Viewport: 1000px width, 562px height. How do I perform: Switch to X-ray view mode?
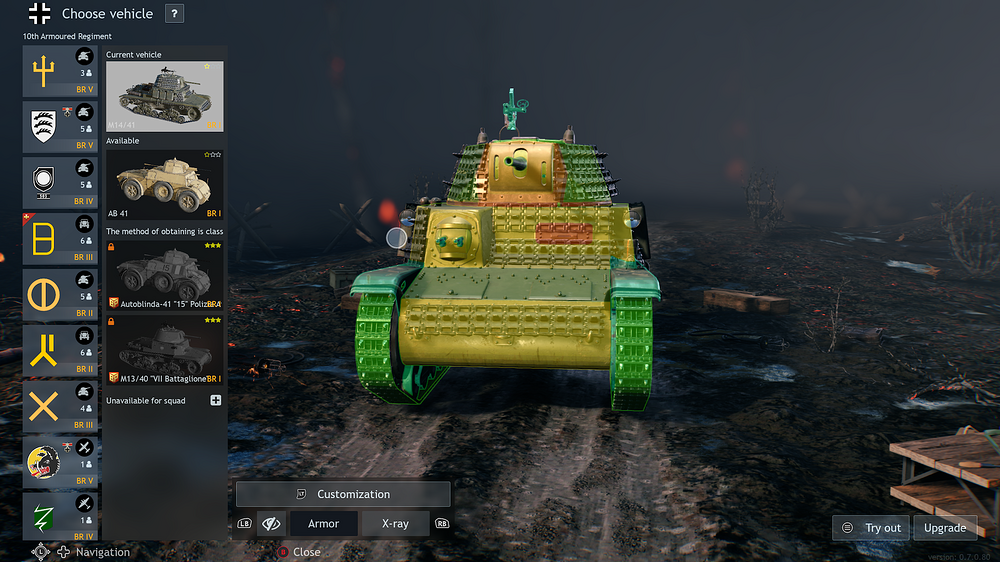click(395, 523)
